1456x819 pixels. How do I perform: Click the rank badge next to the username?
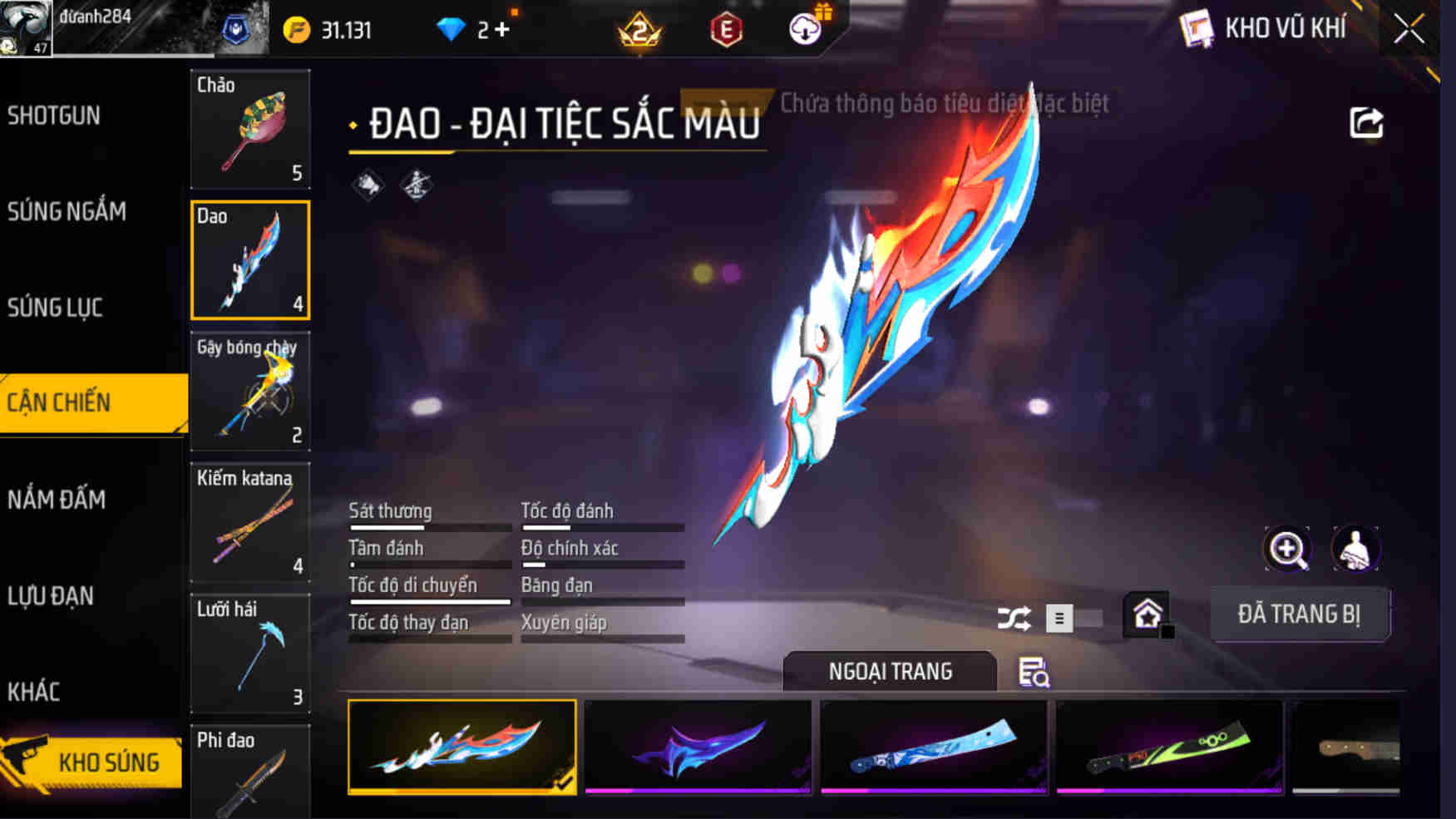tap(239, 28)
